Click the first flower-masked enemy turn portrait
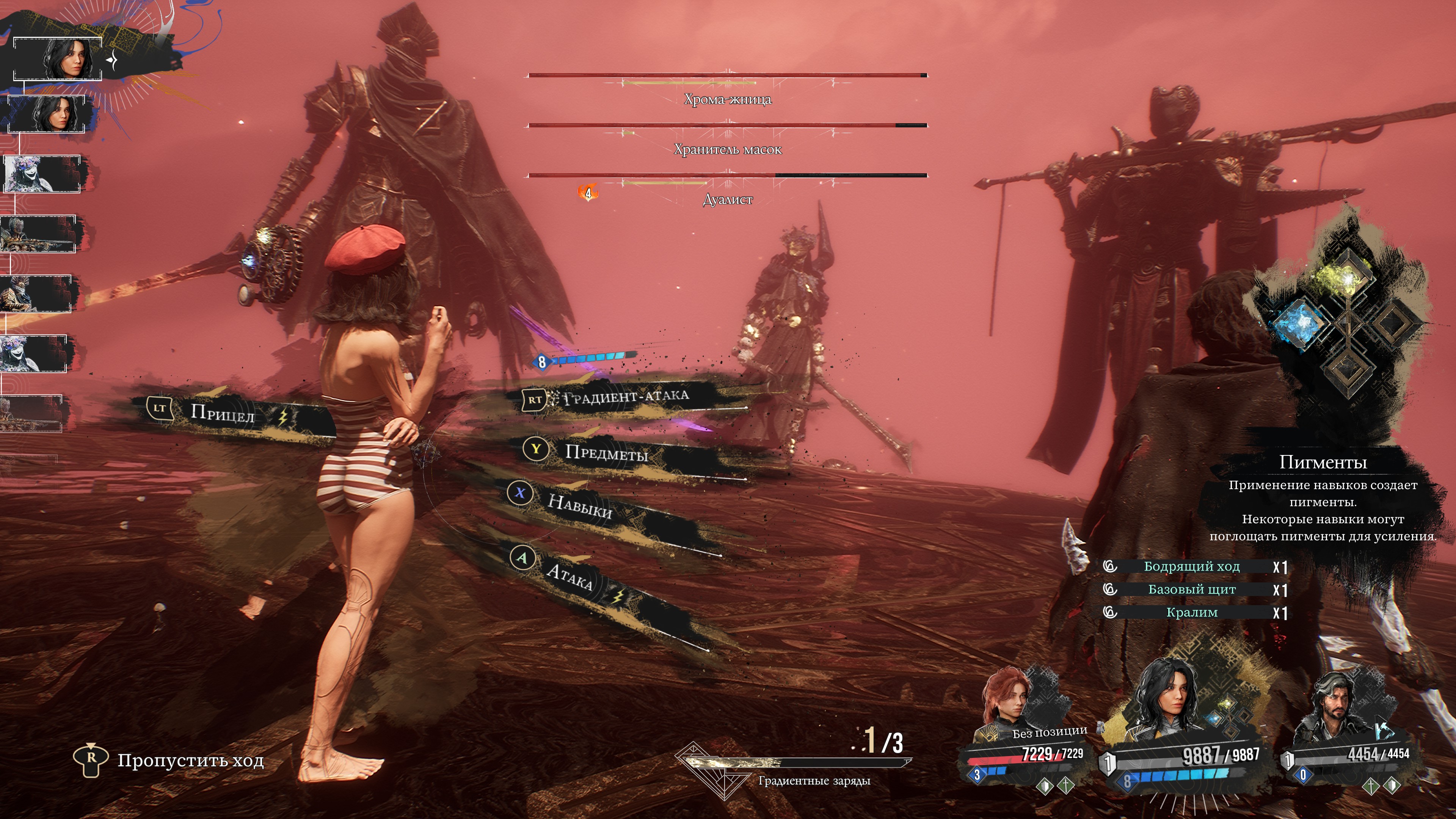The height and width of the screenshot is (819, 1456). (x=42, y=174)
